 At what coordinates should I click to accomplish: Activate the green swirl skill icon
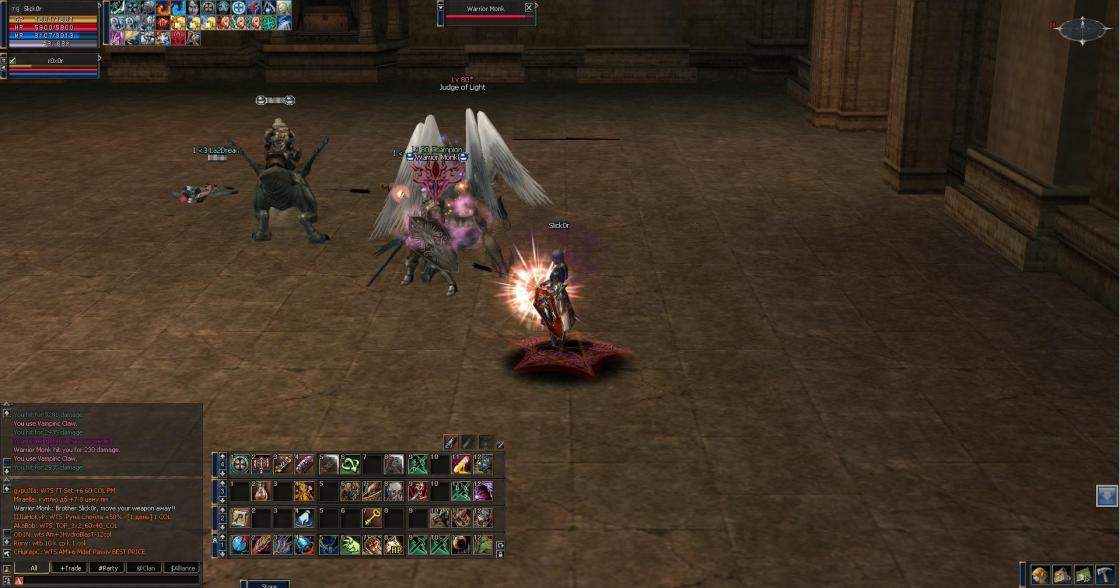coord(350,464)
